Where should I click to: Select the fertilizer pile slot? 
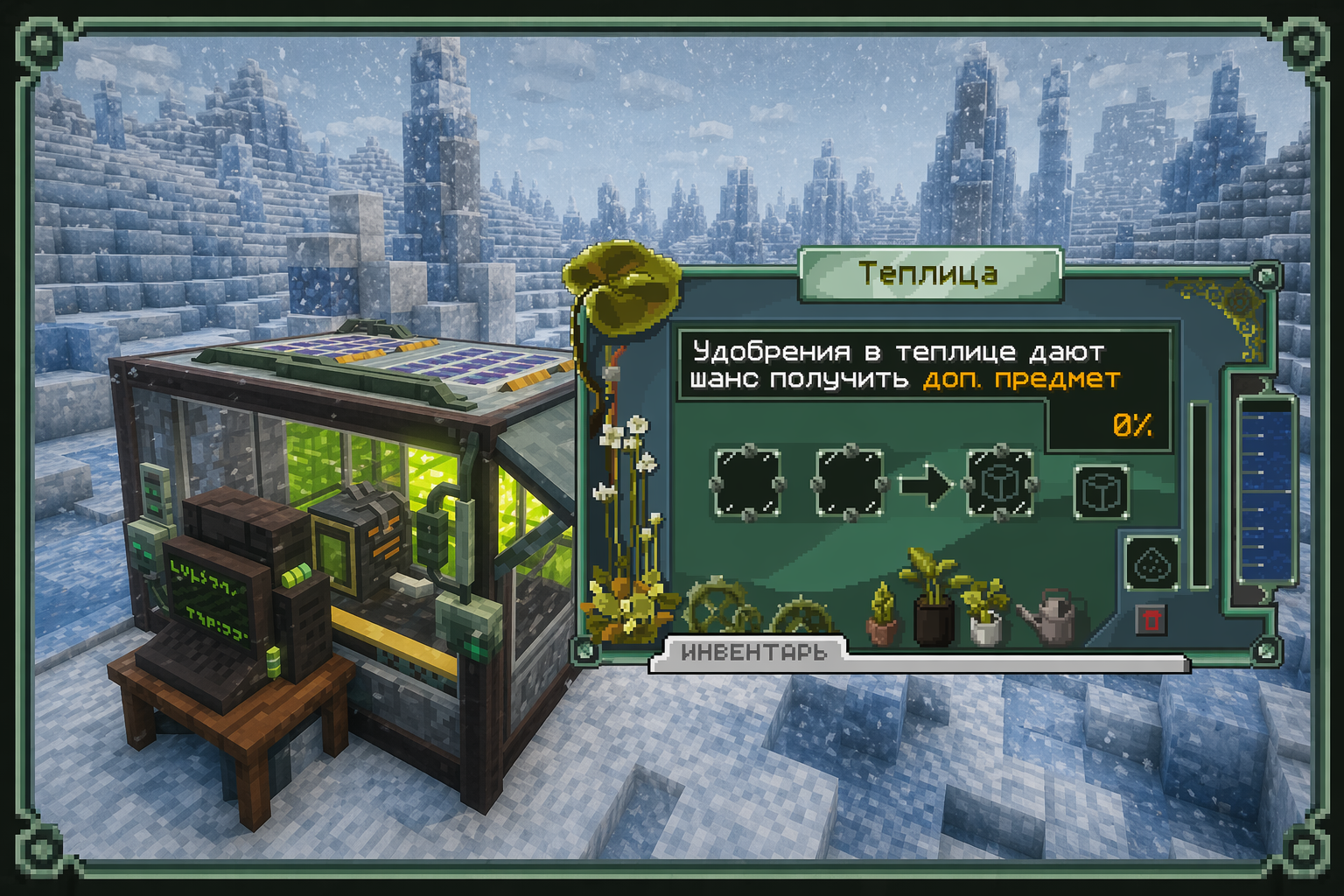point(1151,564)
